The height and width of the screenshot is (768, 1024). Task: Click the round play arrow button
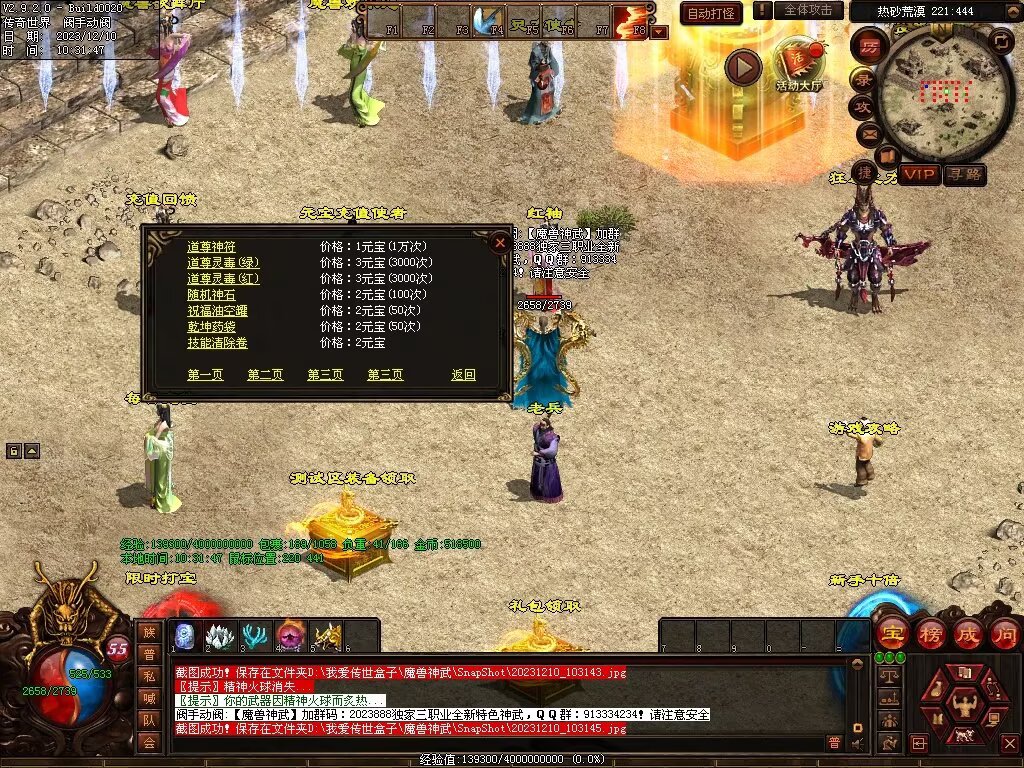[x=743, y=67]
